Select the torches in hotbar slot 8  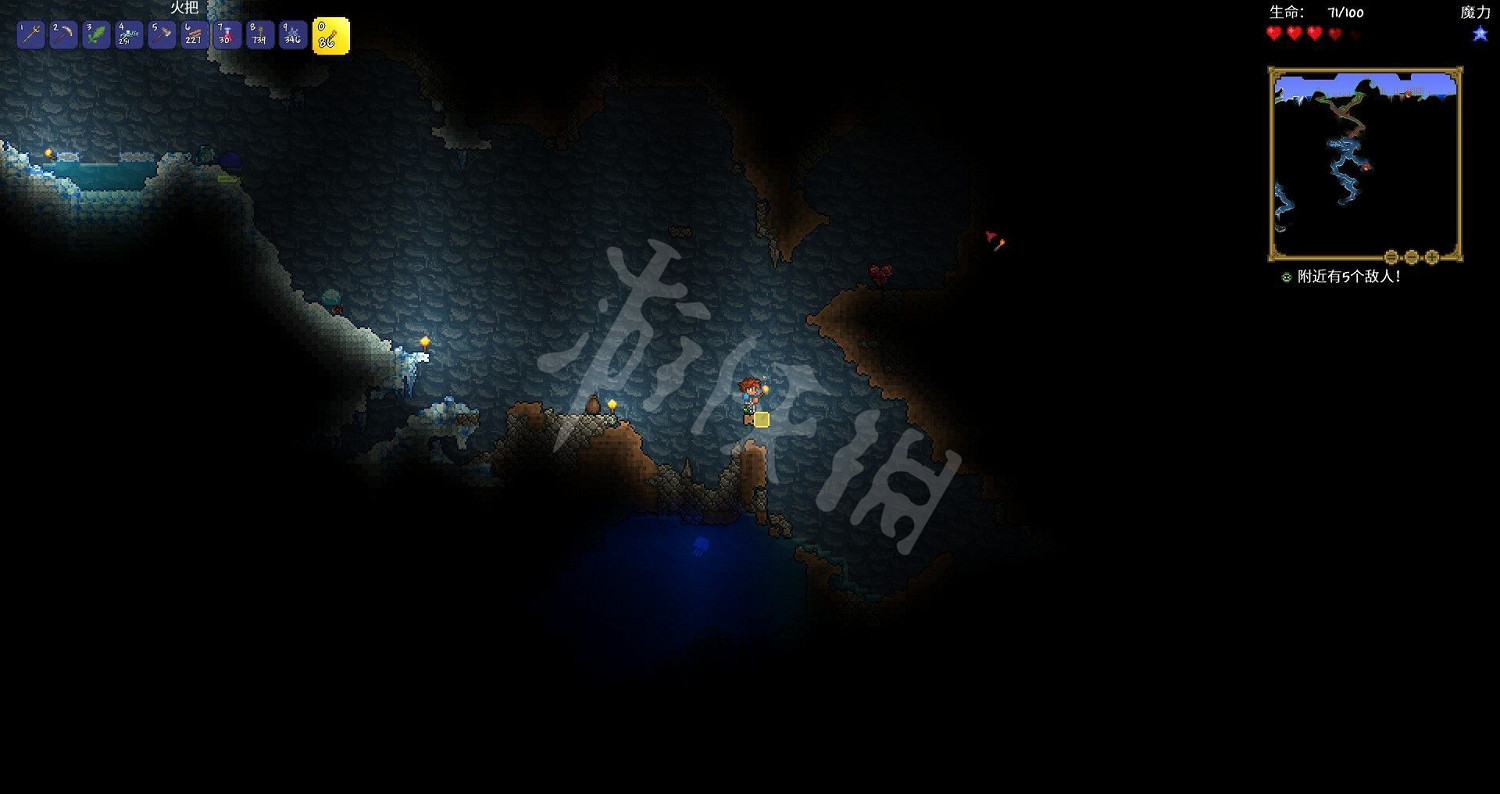(259, 35)
